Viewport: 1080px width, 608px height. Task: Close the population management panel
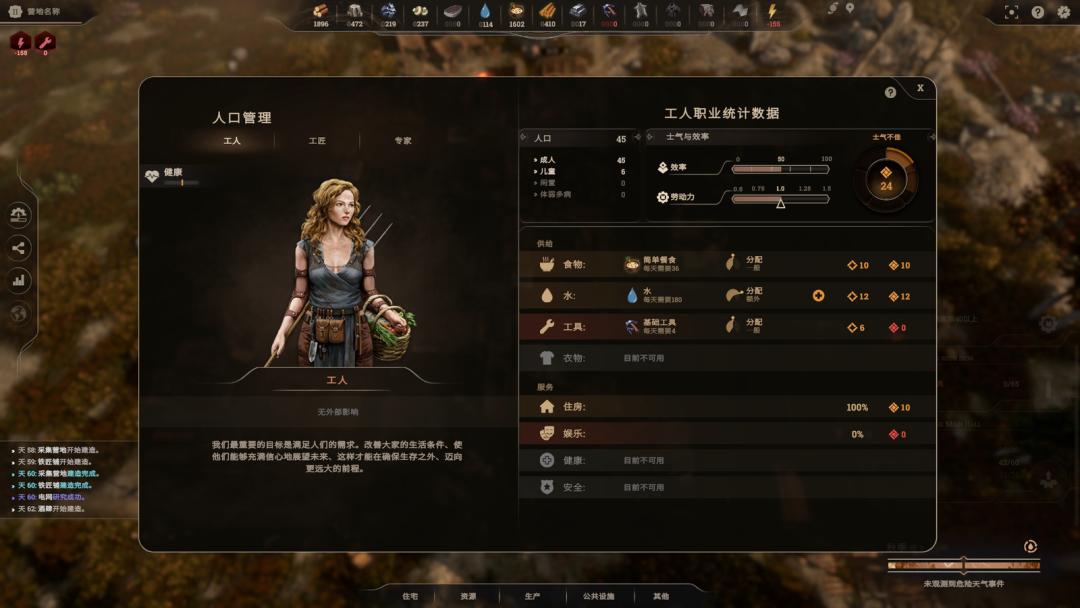920,88
